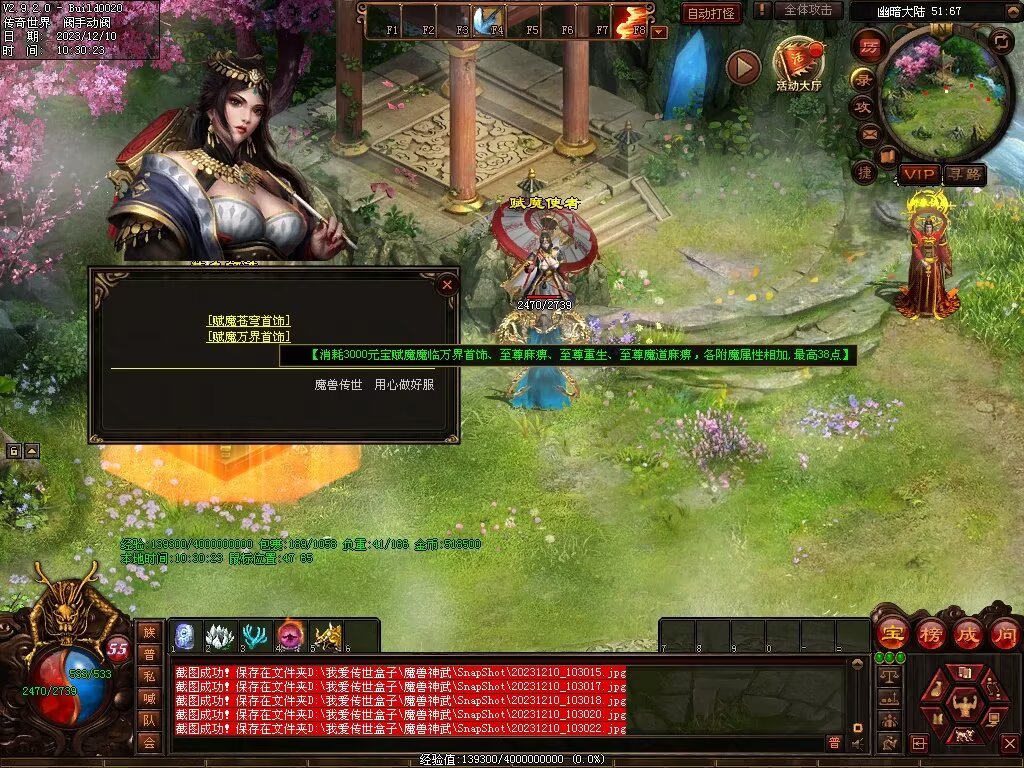Image resolution: width=1024 pixels, height=768 pixels.
Task: Click the round play arrow button
Action: pyautogui.click(x=743, y=67)
